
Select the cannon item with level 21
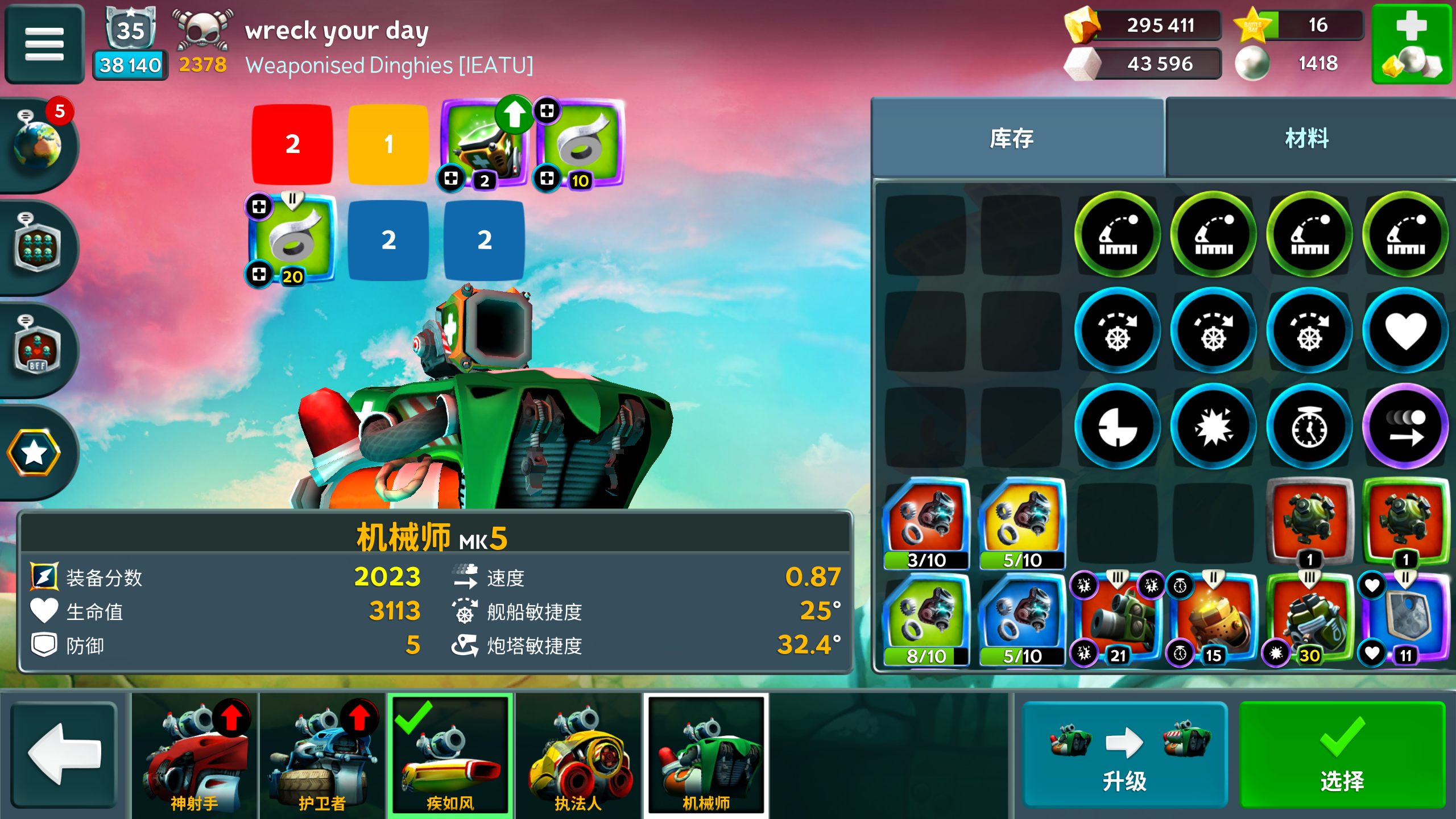click(x=1117, y=618)
